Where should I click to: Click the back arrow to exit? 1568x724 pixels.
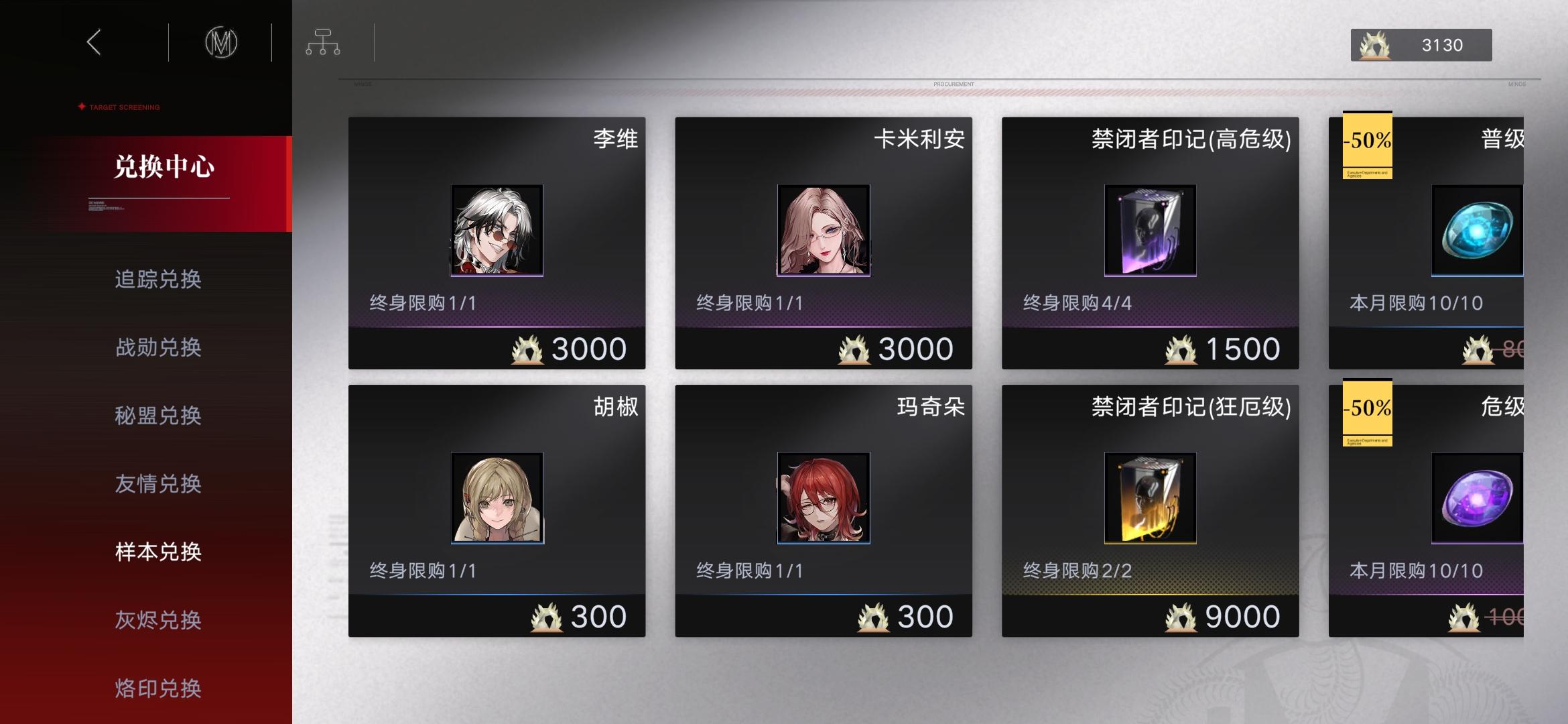[92, 42]
